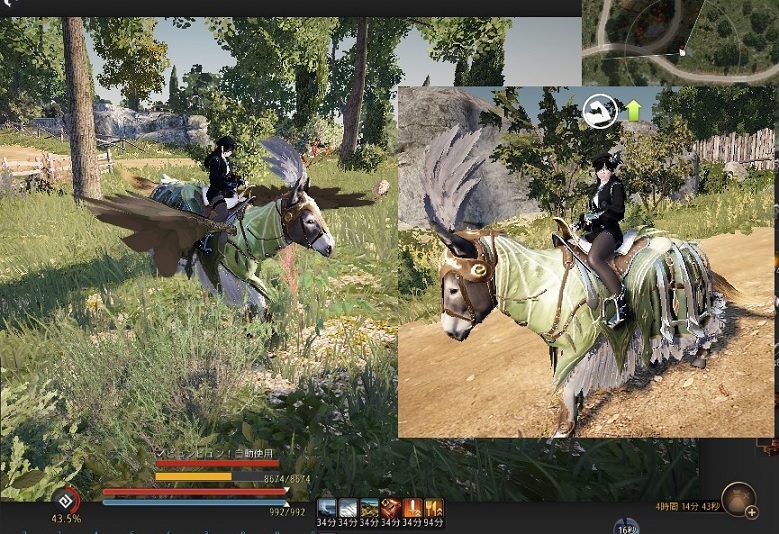Select the buff icon showing 94分
Image resolution: width=779 pixels, height=534 pixels.
[x=434, y=508]
